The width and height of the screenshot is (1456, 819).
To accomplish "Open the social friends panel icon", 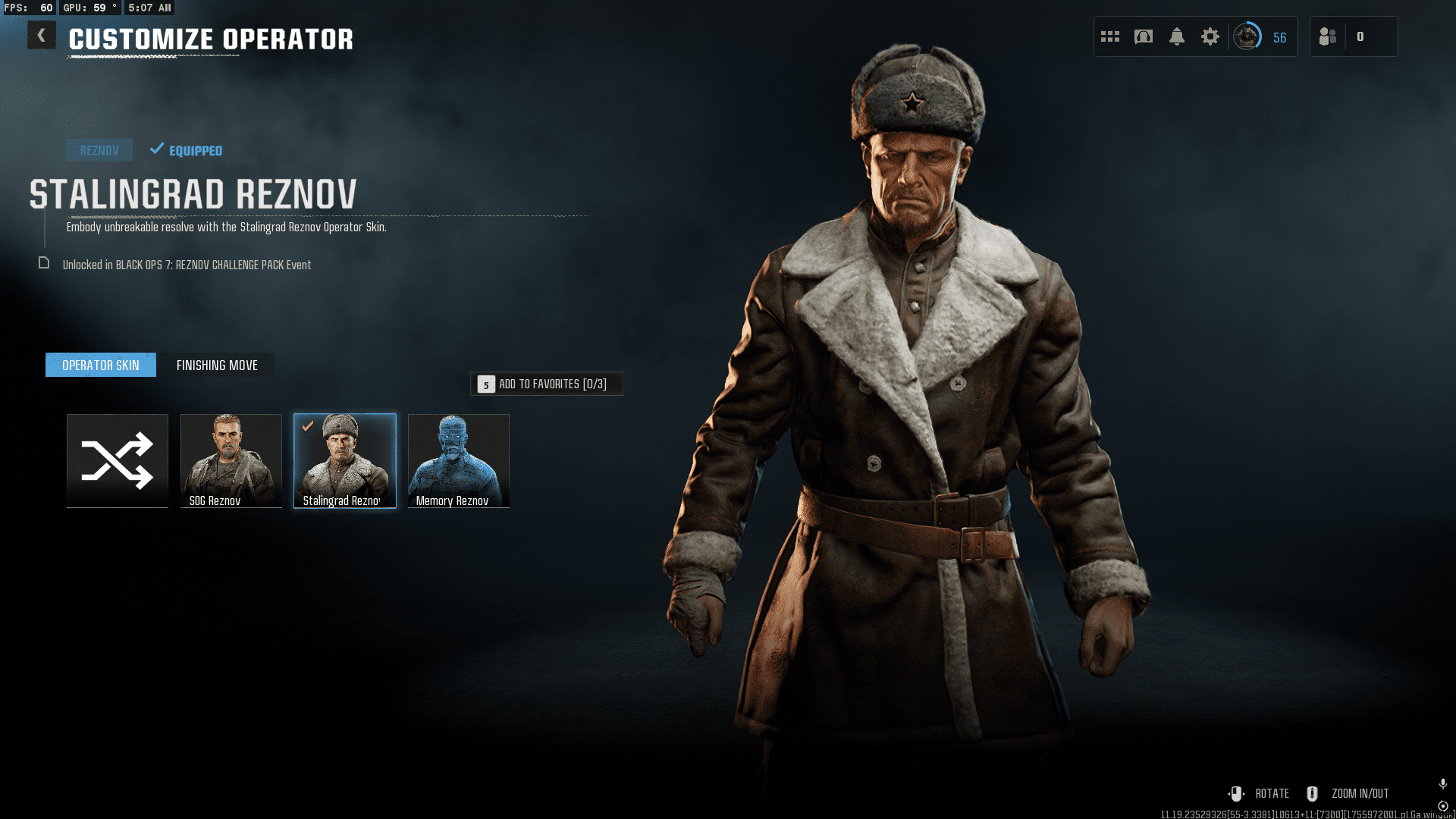I will coord(1328,36).
